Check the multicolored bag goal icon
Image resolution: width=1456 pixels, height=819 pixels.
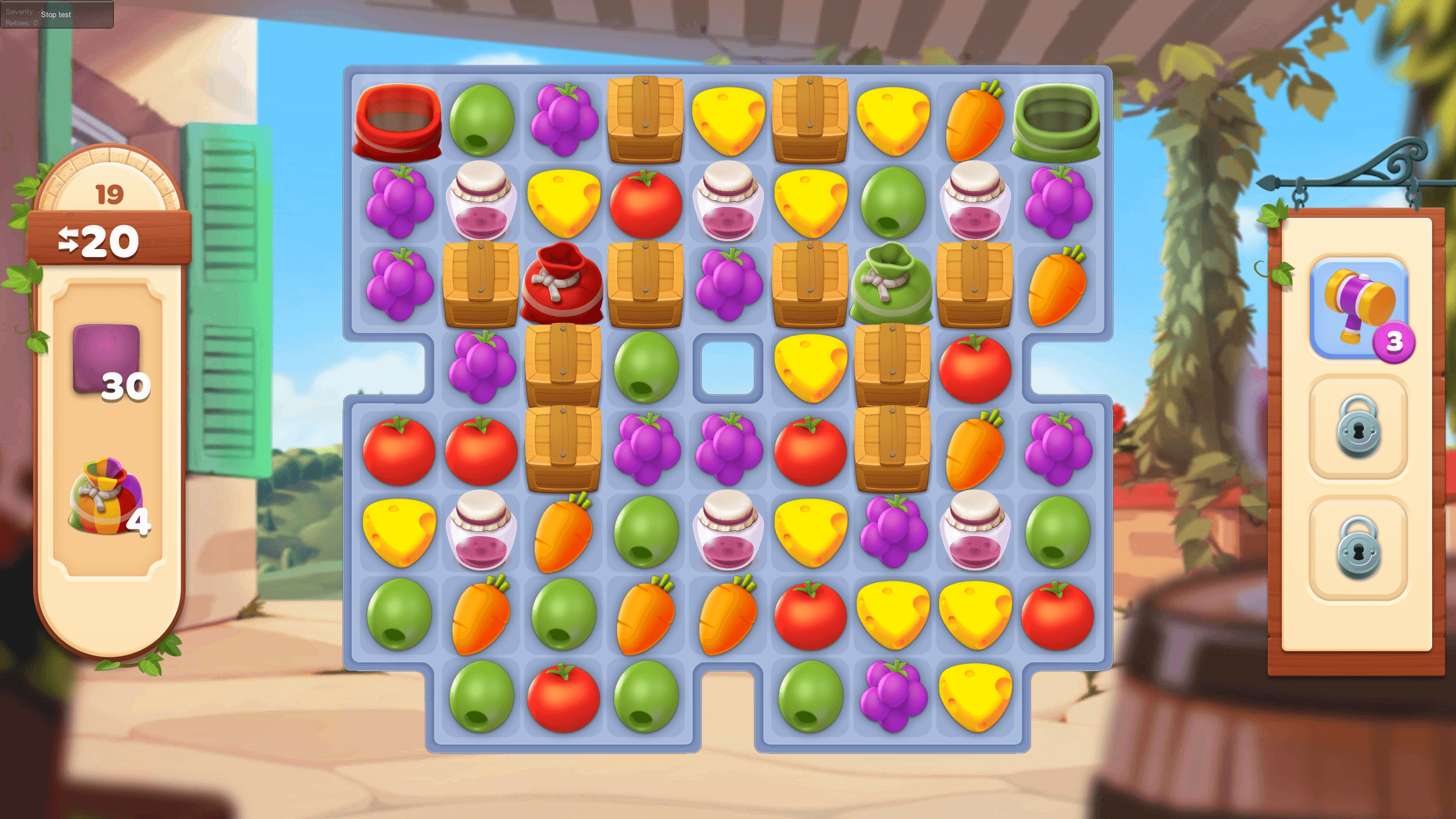[105, 497]
